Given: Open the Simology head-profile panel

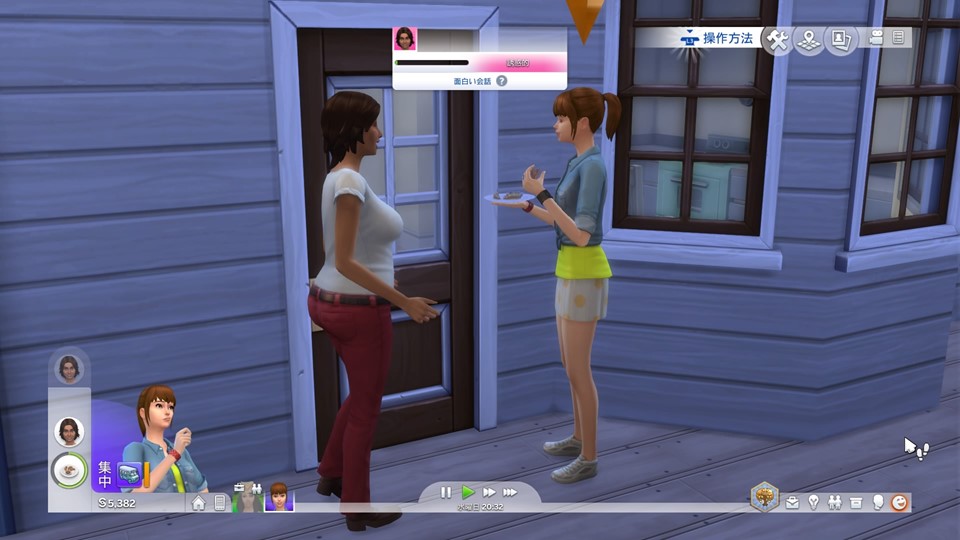Looking at the screenshot, I should pos(878,502).
